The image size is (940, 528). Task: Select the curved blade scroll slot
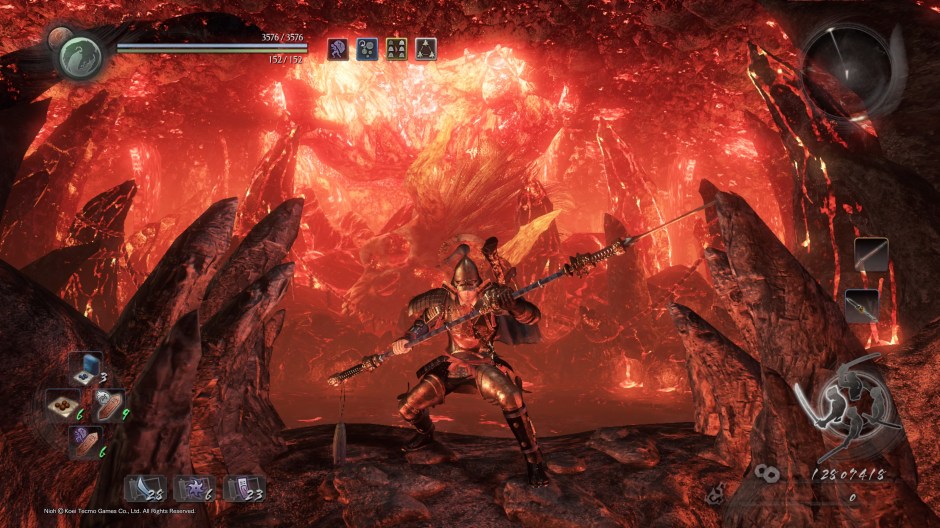(144, 488)
